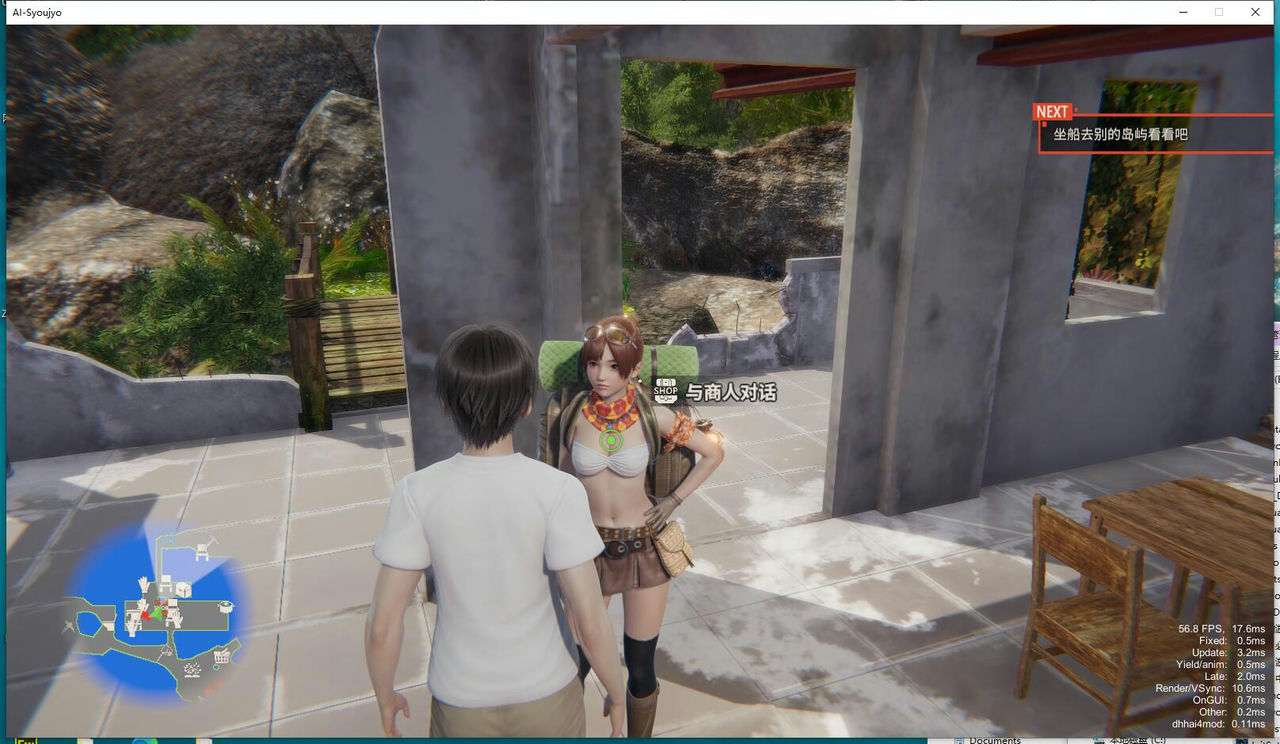Select the hand gesture icon on the minimap

[x=143, y=584]
